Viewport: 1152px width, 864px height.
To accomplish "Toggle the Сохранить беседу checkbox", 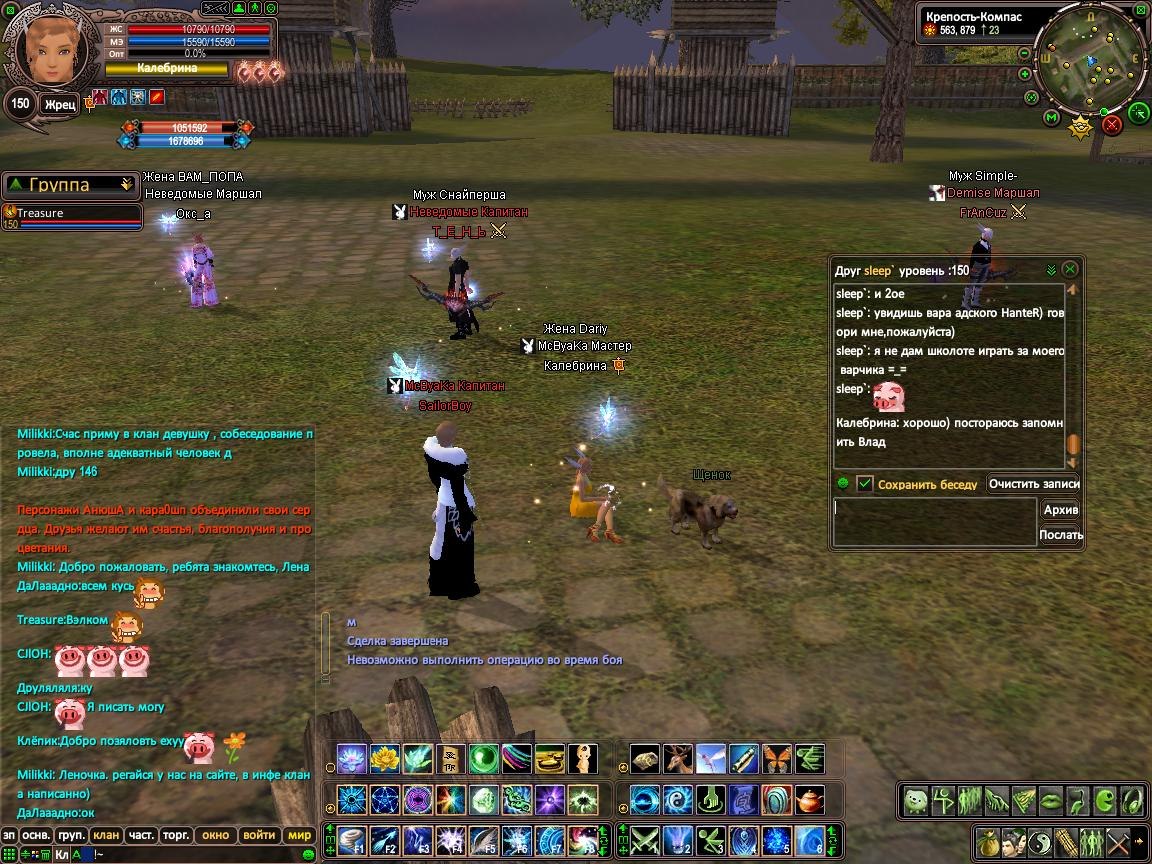I will coord(865,484).
